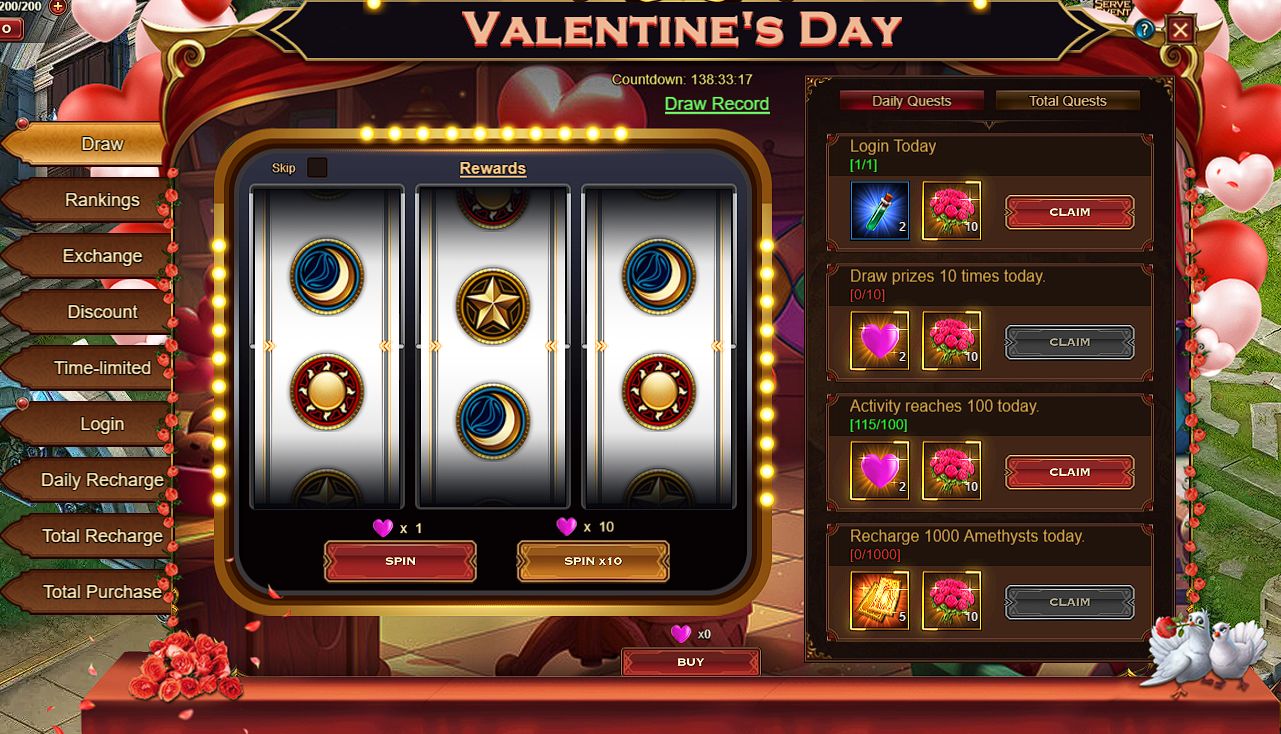Open the Discount section
Viewport: 1281px width, 734px height.
(x=102, y=312)
